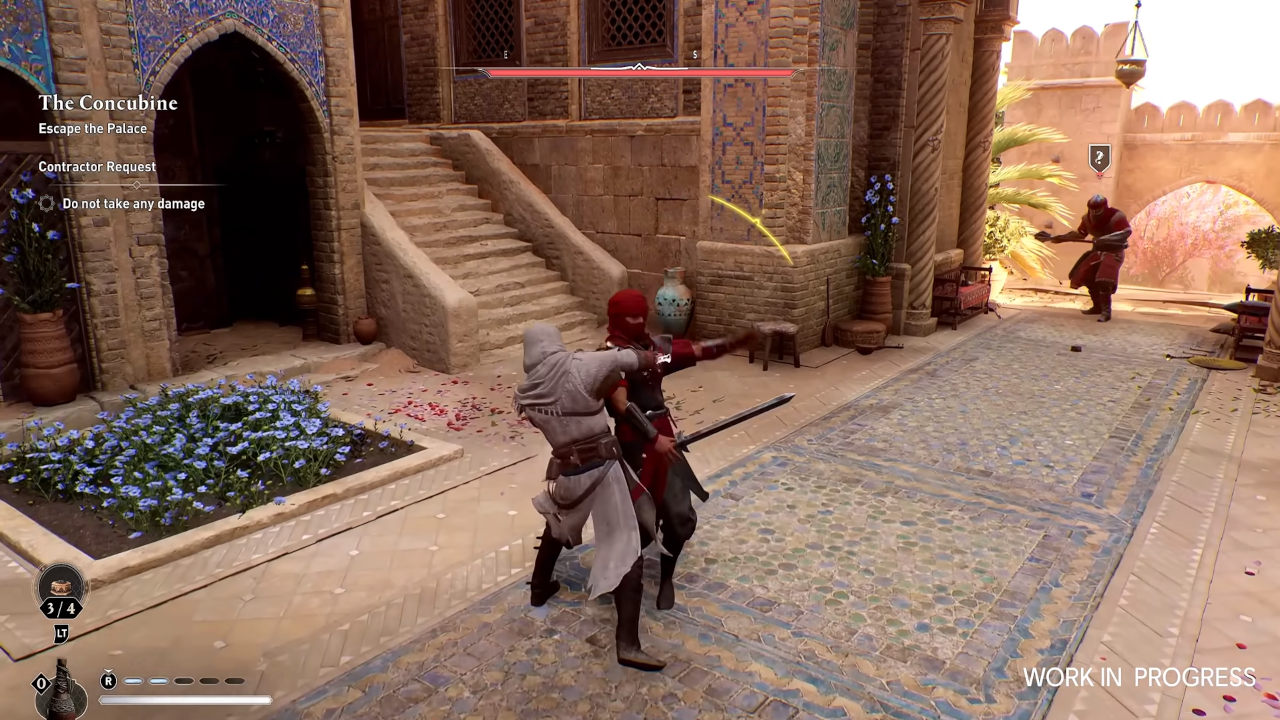Click the question mark detection marker
The height and width of the screenshot is (720, 1280).
tap(1099, 158)
